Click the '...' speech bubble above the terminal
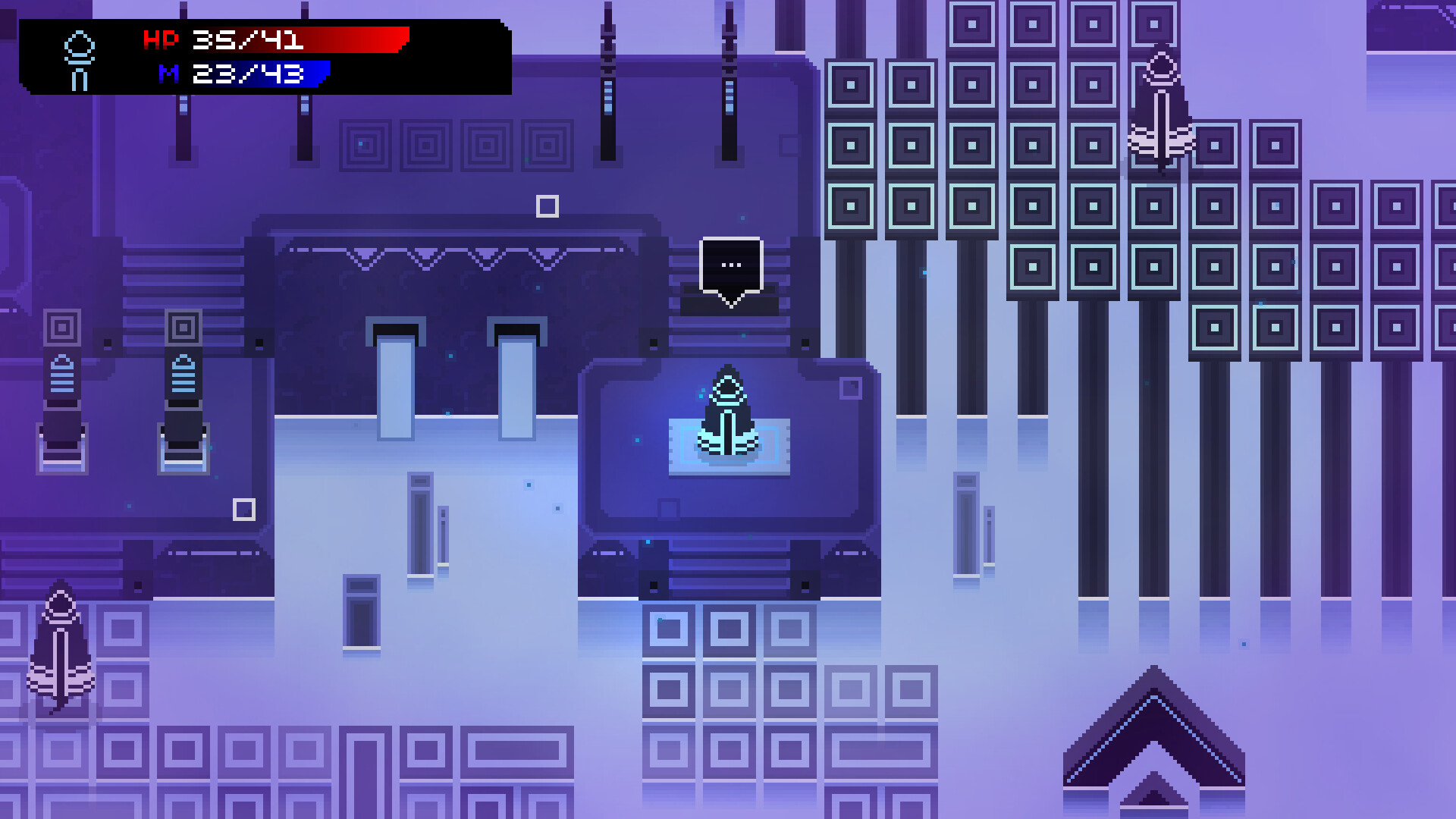This screenshot has width=1456, height=819. [730, 264]
